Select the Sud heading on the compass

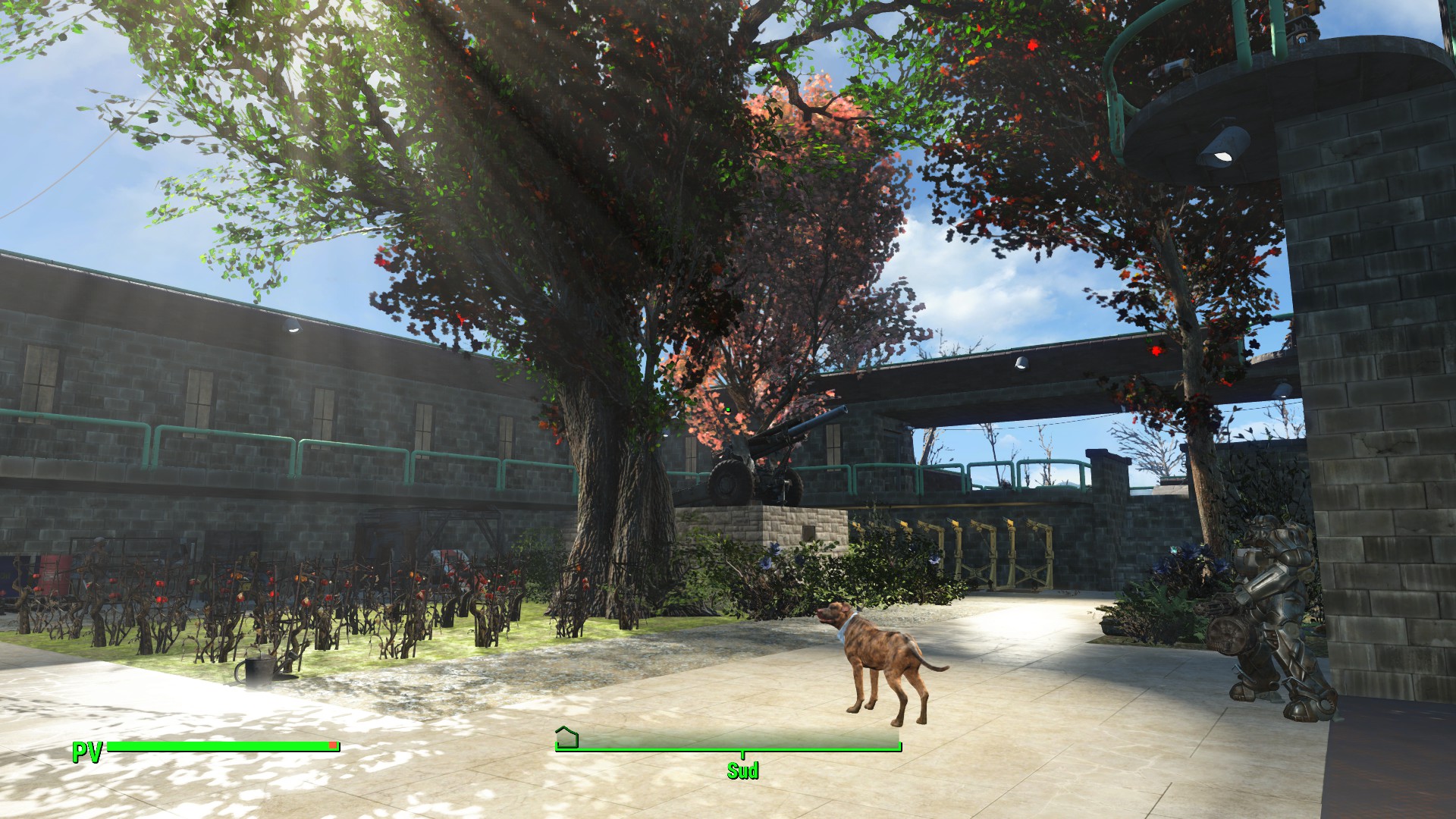(742, 770)
